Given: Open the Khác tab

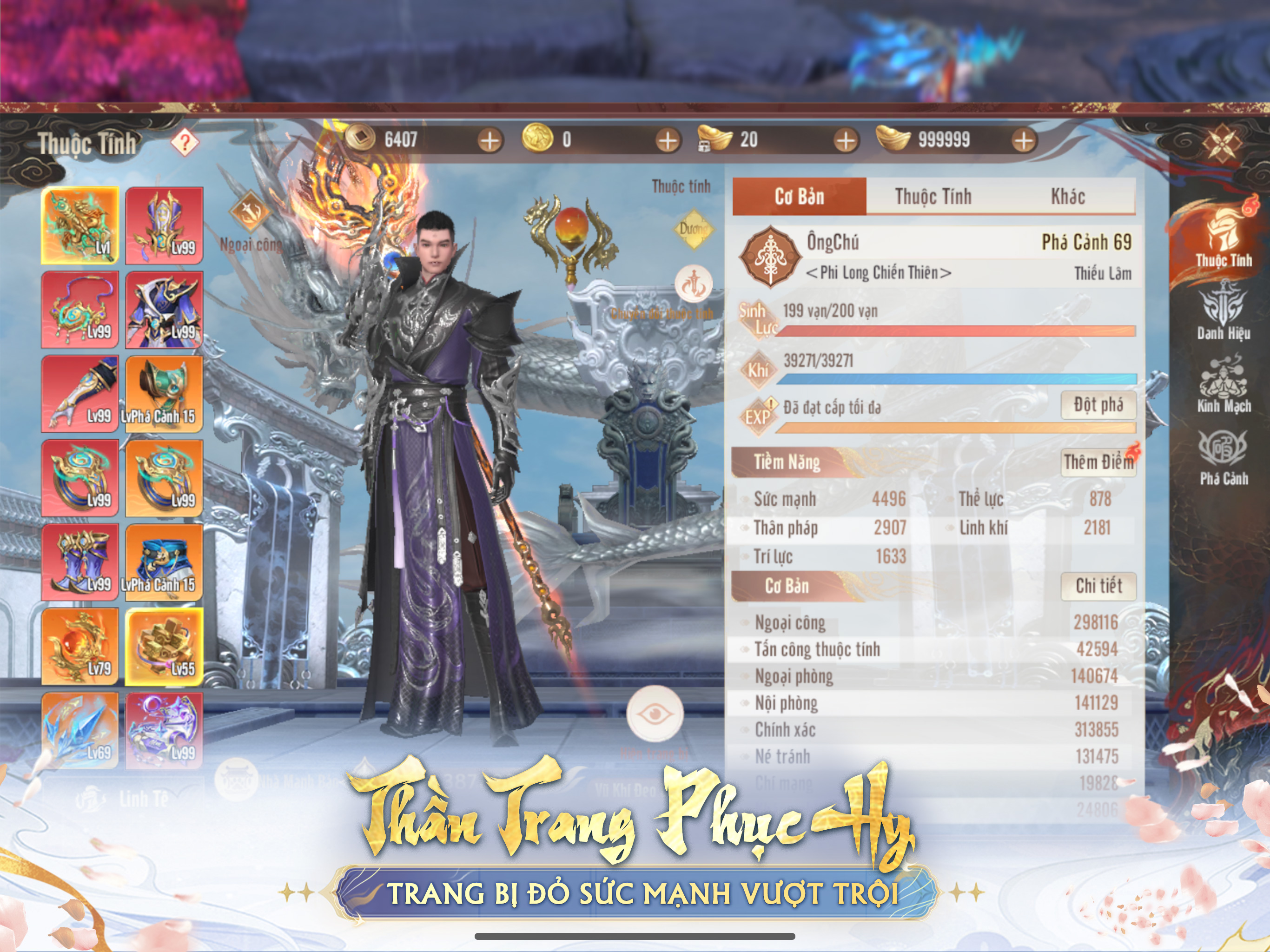Looking at the screenshot, I should 1067,196.
